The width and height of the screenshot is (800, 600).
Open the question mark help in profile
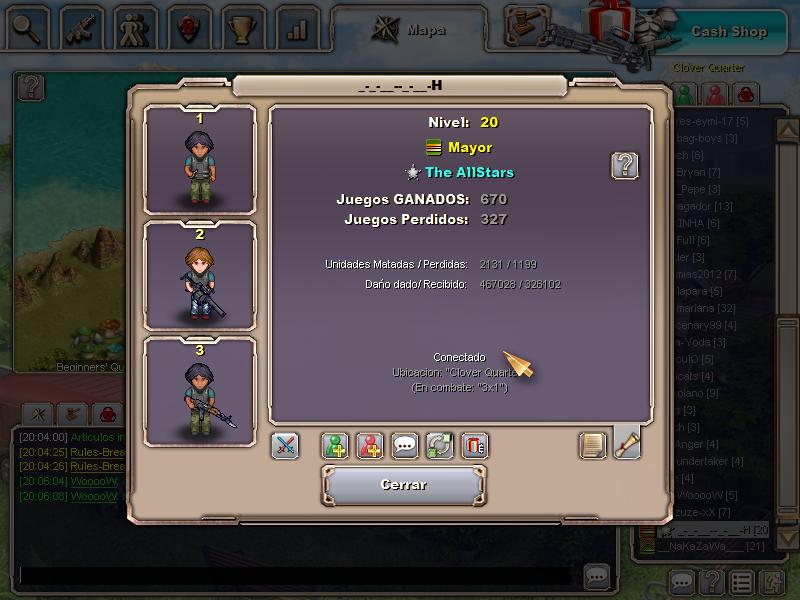click(625, 165)
